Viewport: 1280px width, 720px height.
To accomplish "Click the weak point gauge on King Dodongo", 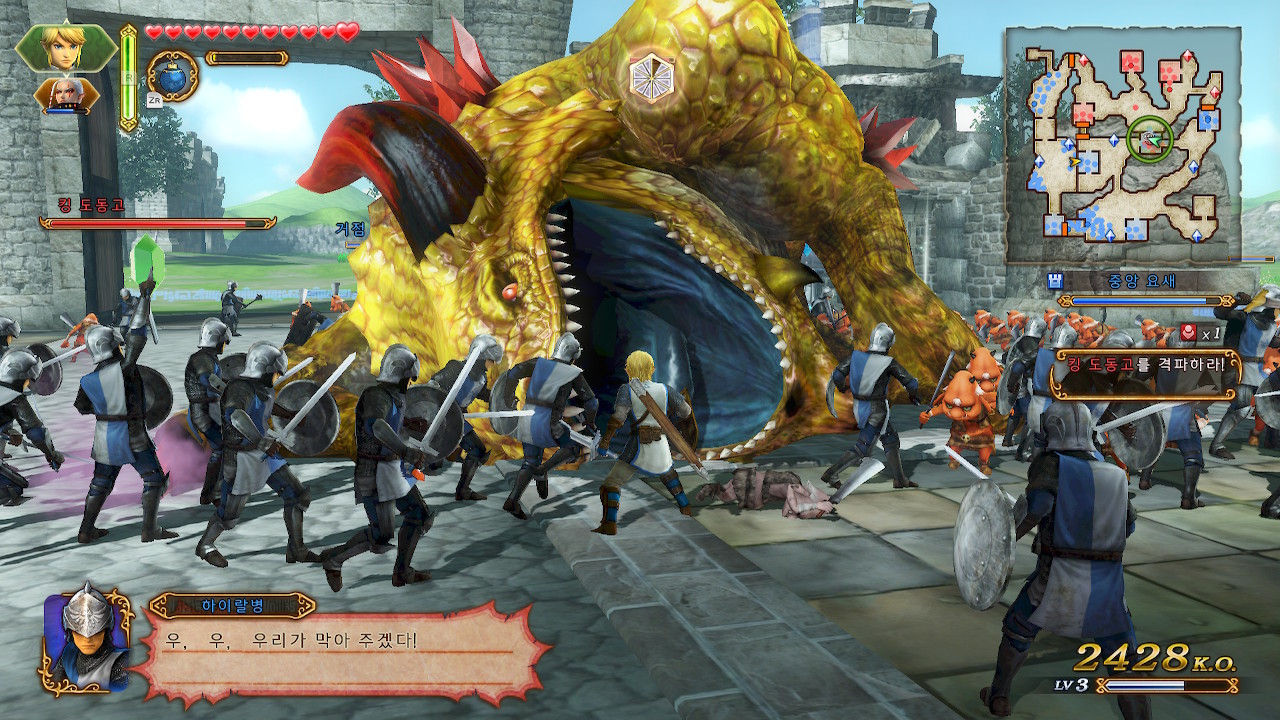I will (651, 78).
